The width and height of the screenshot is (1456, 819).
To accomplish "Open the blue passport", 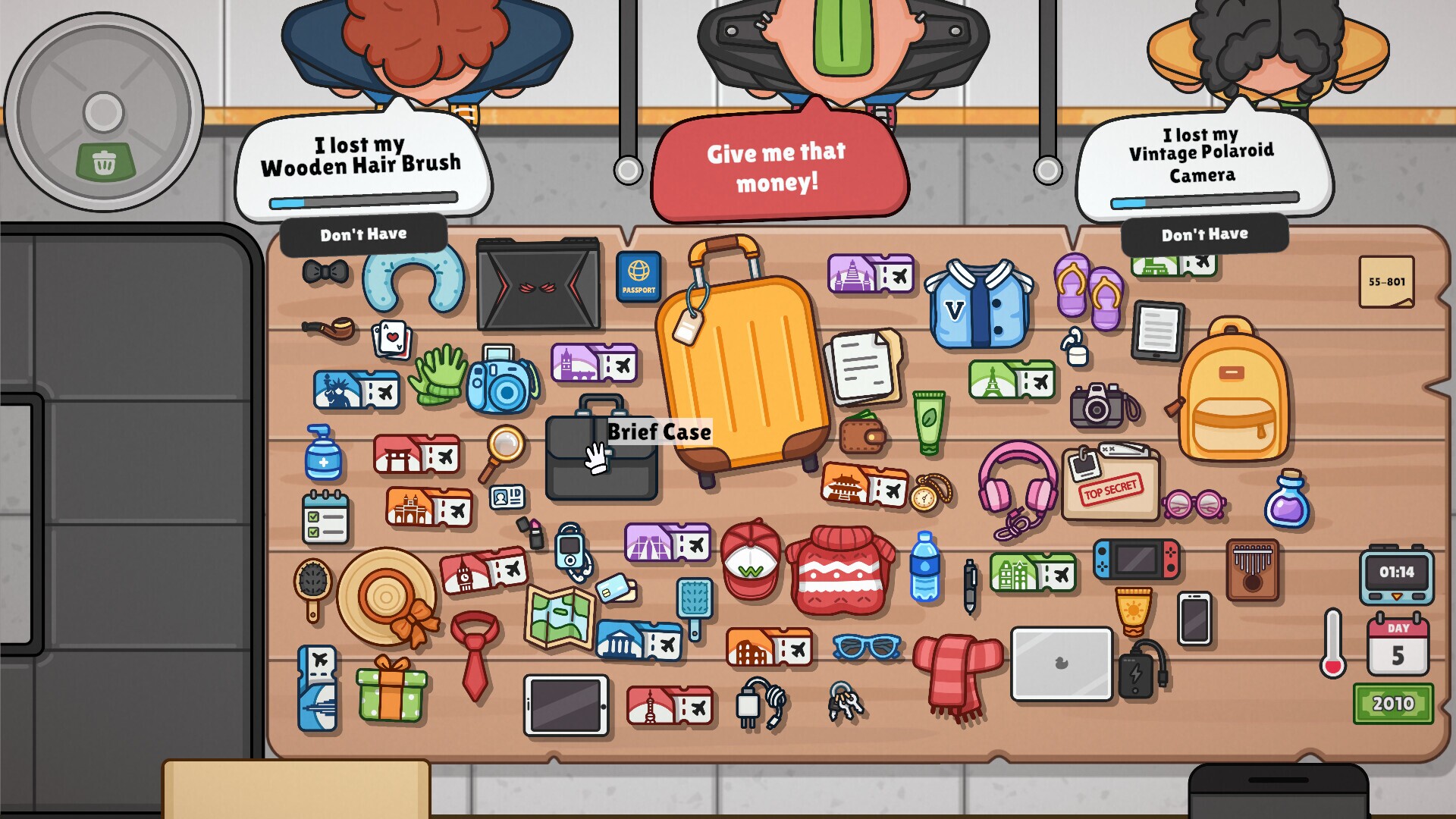I will pyautogui.click(x=638, y=278).
